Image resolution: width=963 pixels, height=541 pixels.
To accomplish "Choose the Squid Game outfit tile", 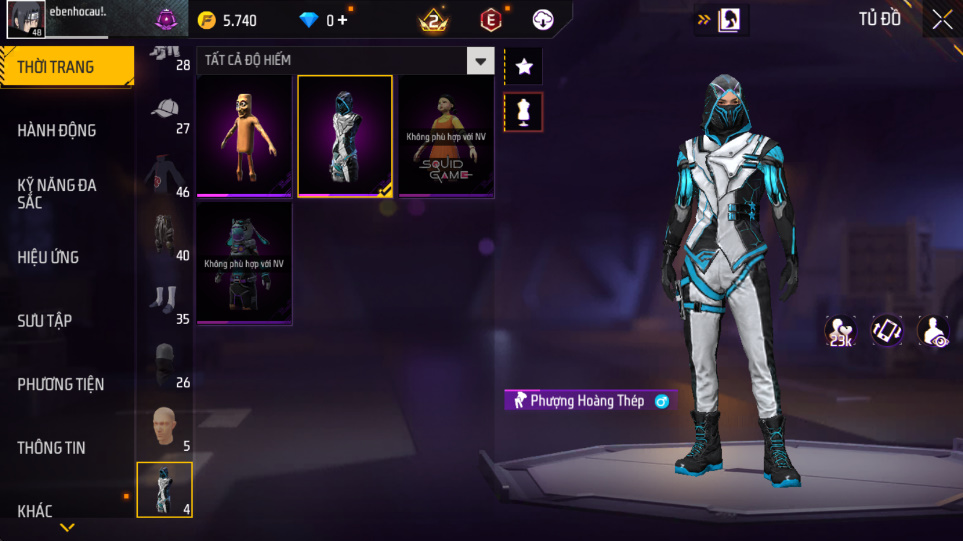I will [446, 136].
